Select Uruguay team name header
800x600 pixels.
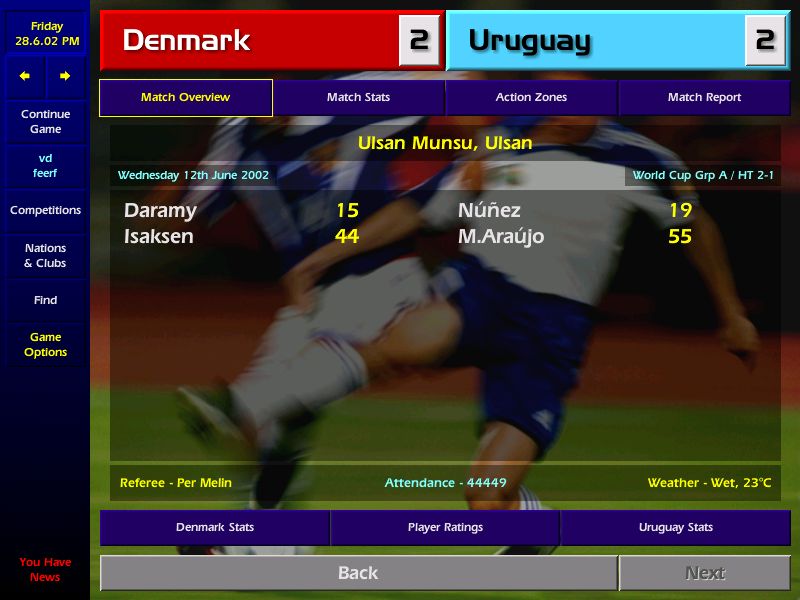tap(529, 40)
